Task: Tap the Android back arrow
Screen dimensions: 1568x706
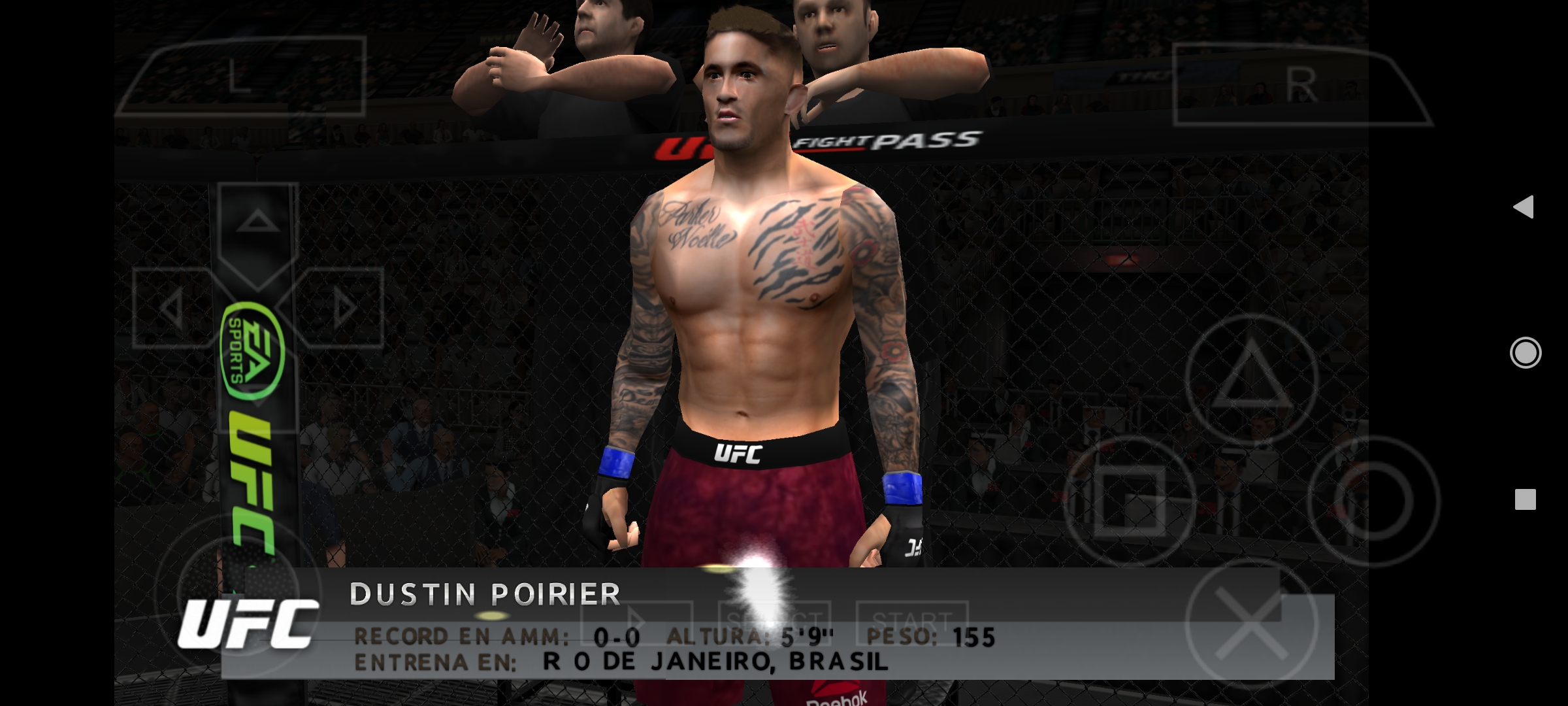Action: click(x=1526, y=207)
